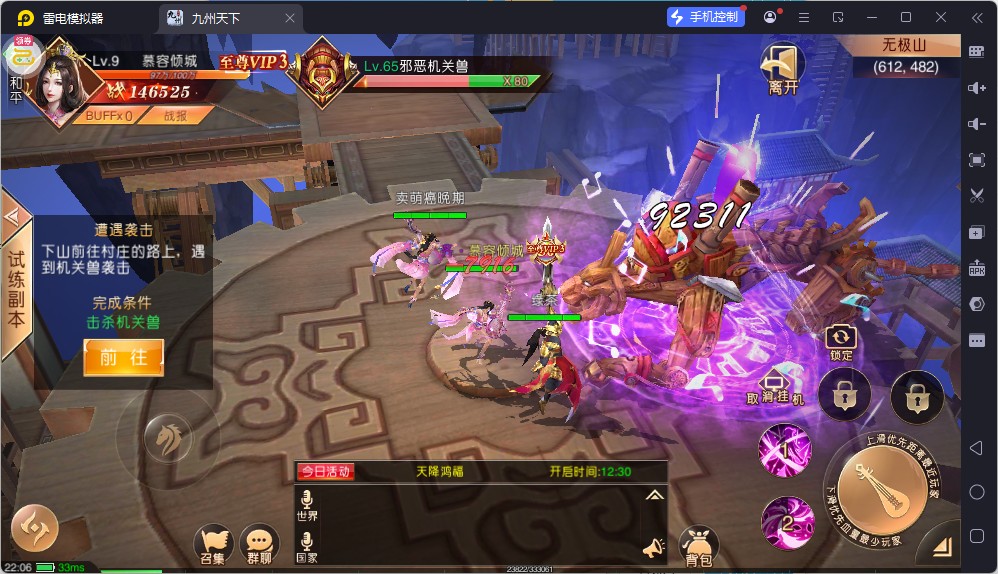Show the BUFF list

tap(109, 115)
